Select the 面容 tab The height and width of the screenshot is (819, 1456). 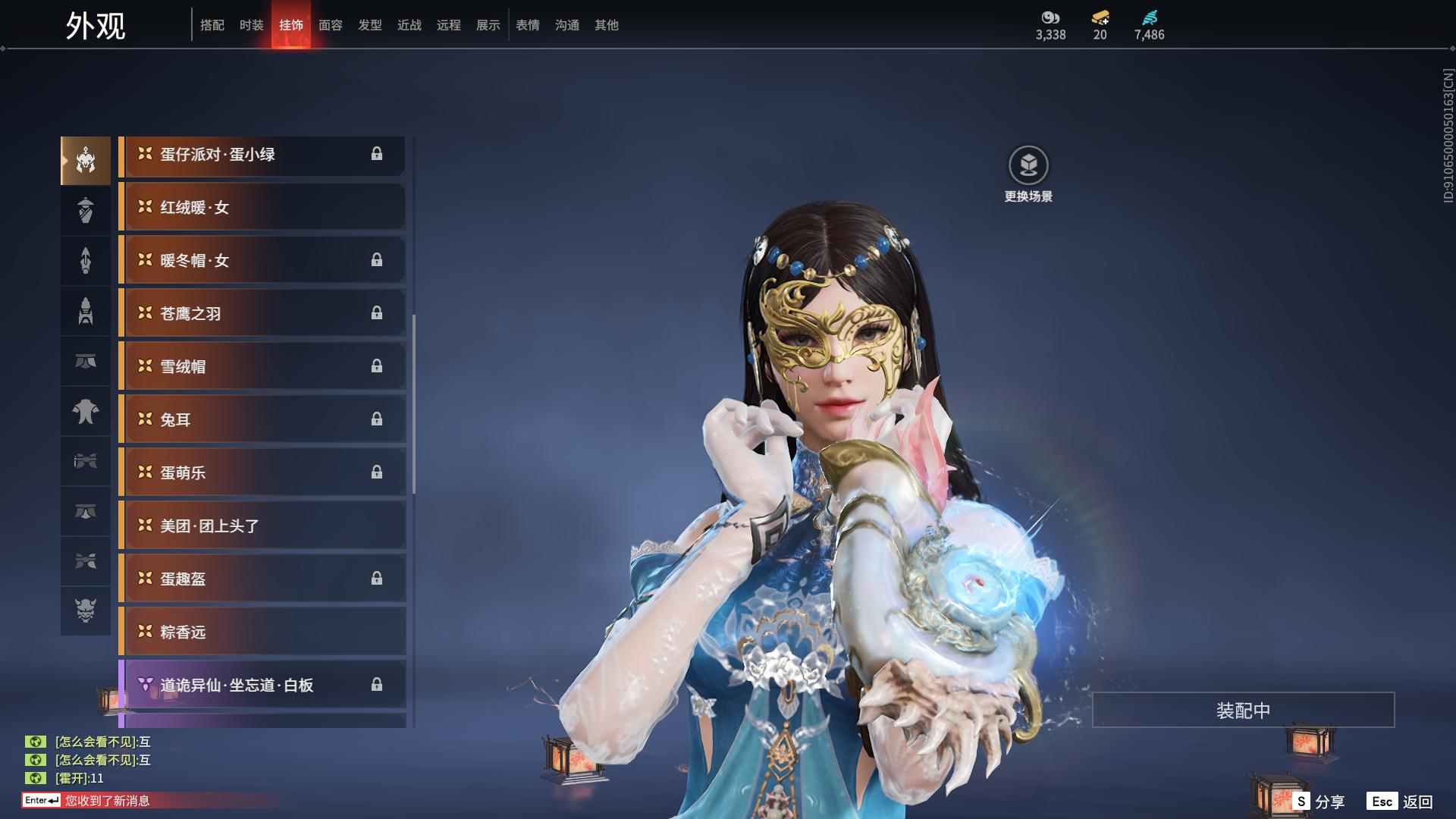pos(330,25)
